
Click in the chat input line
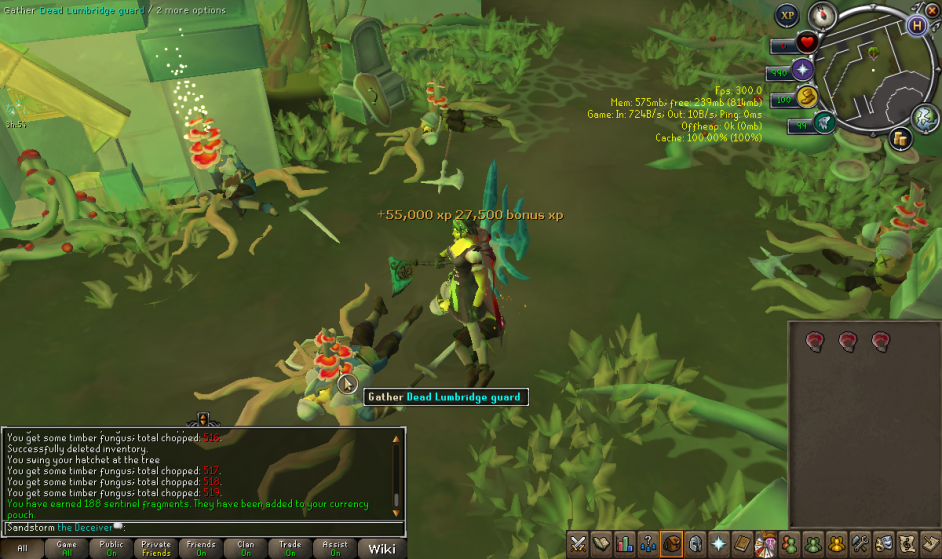[200, 527]
